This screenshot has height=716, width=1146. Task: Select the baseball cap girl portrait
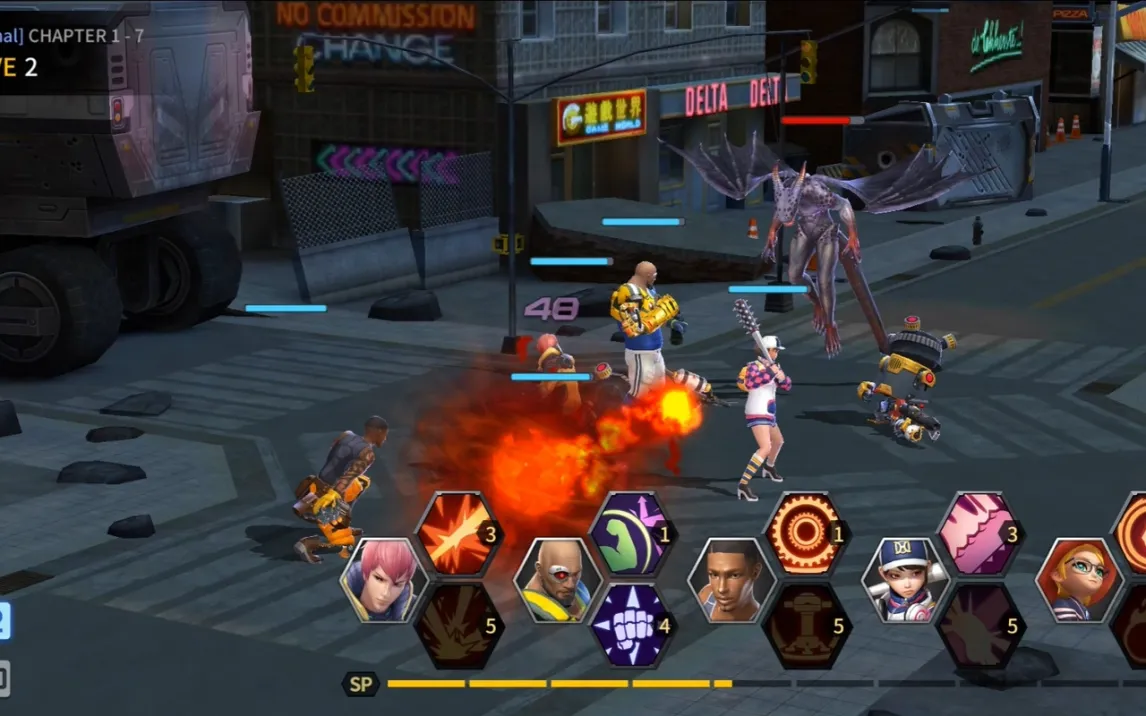905,581
